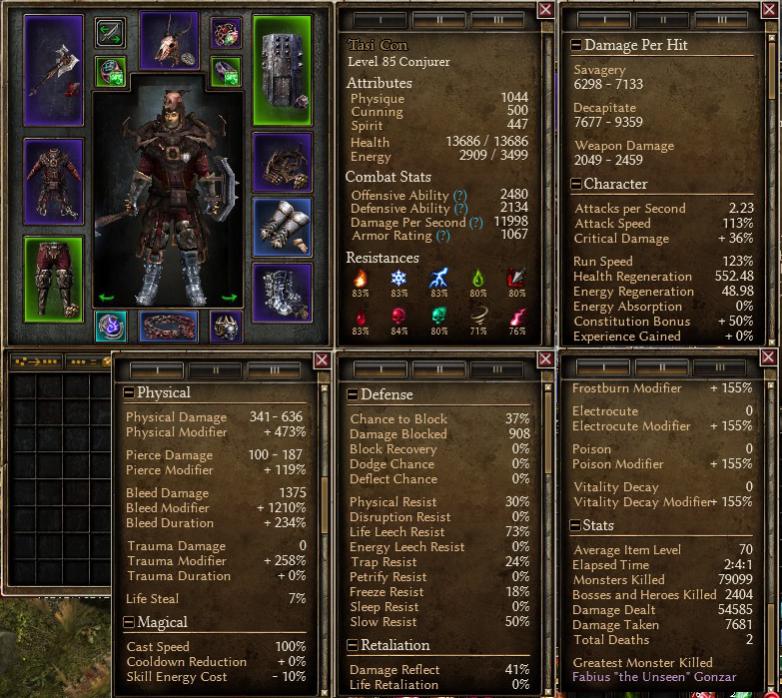
Task: Toggle the weapon swap button
Action: pyautogui.click(x=111, y=33)
